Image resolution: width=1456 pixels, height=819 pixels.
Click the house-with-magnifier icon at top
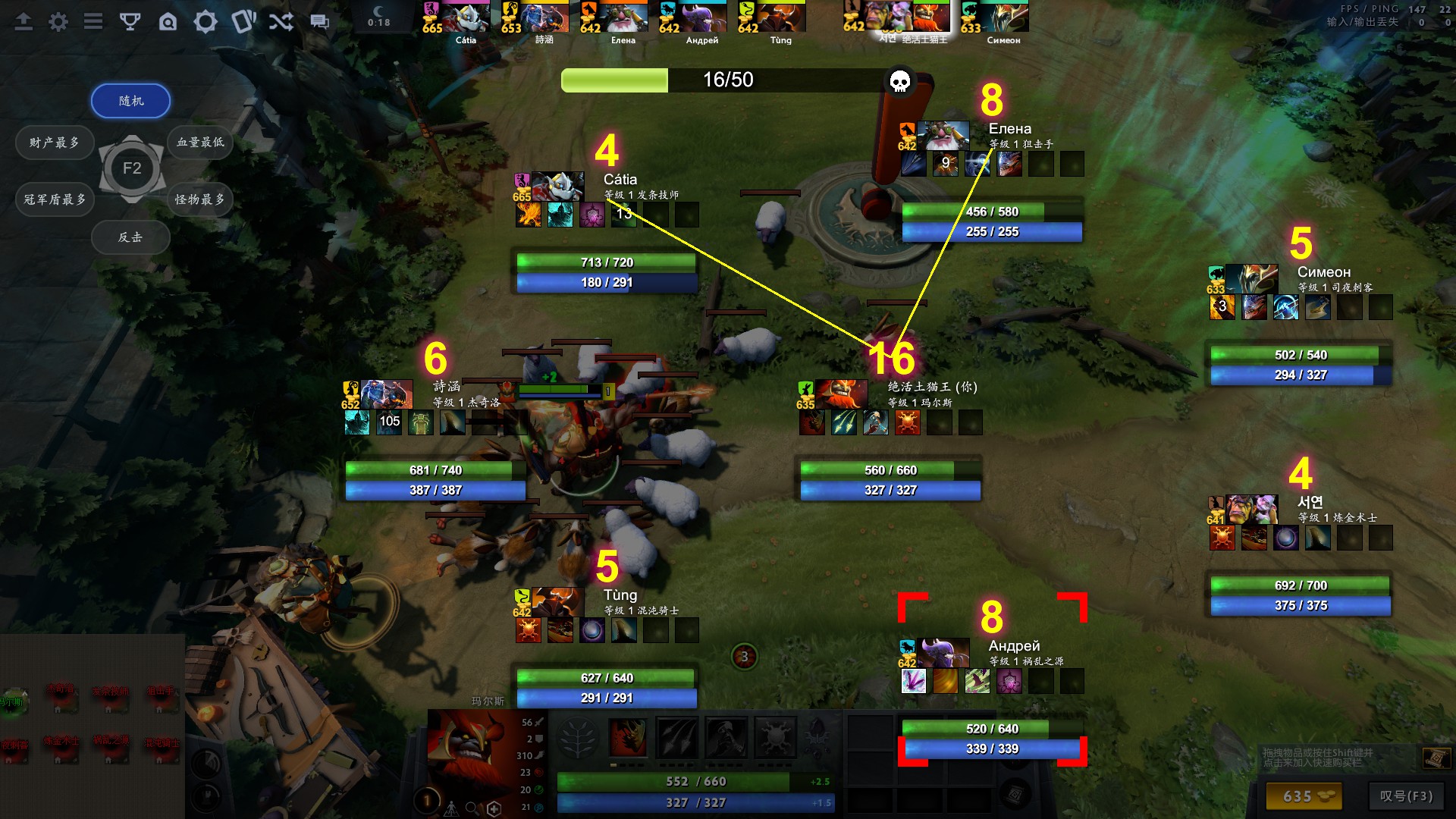coord(168,21)
